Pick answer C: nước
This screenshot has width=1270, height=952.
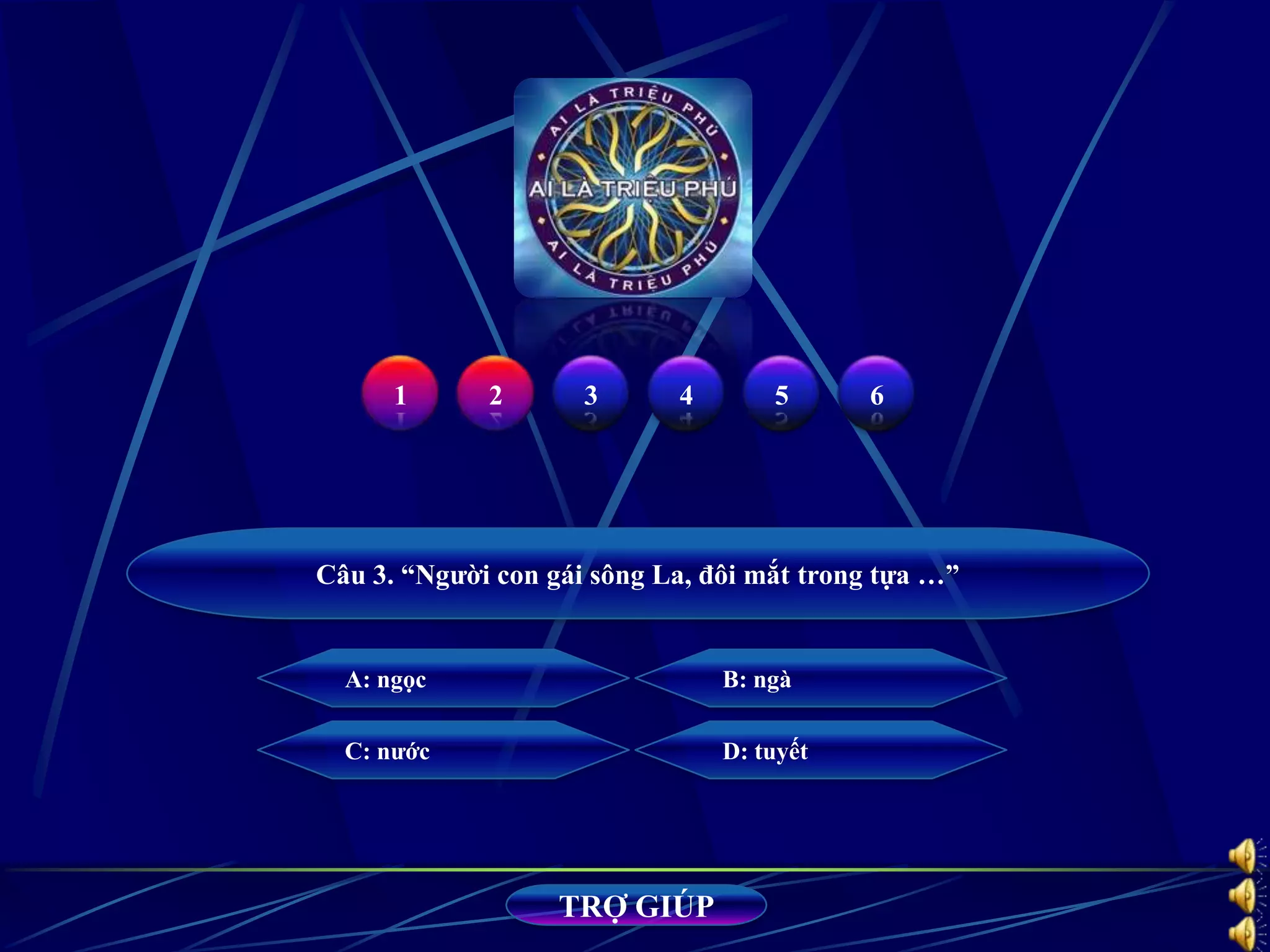pyautogui.click(x=443, y=751)
